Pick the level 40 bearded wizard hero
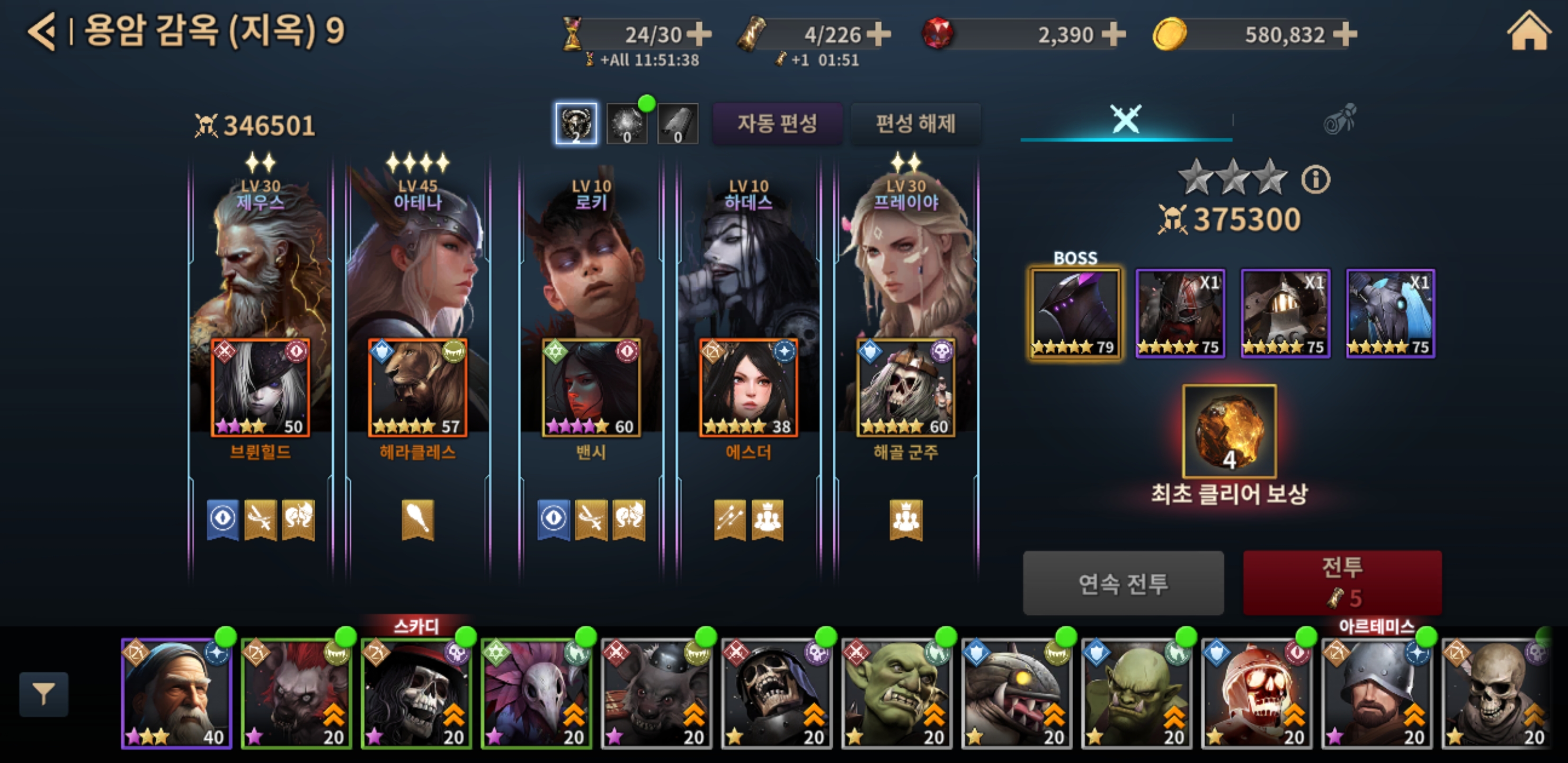This screenshot has width=1568, height=763. click(176, 693)
